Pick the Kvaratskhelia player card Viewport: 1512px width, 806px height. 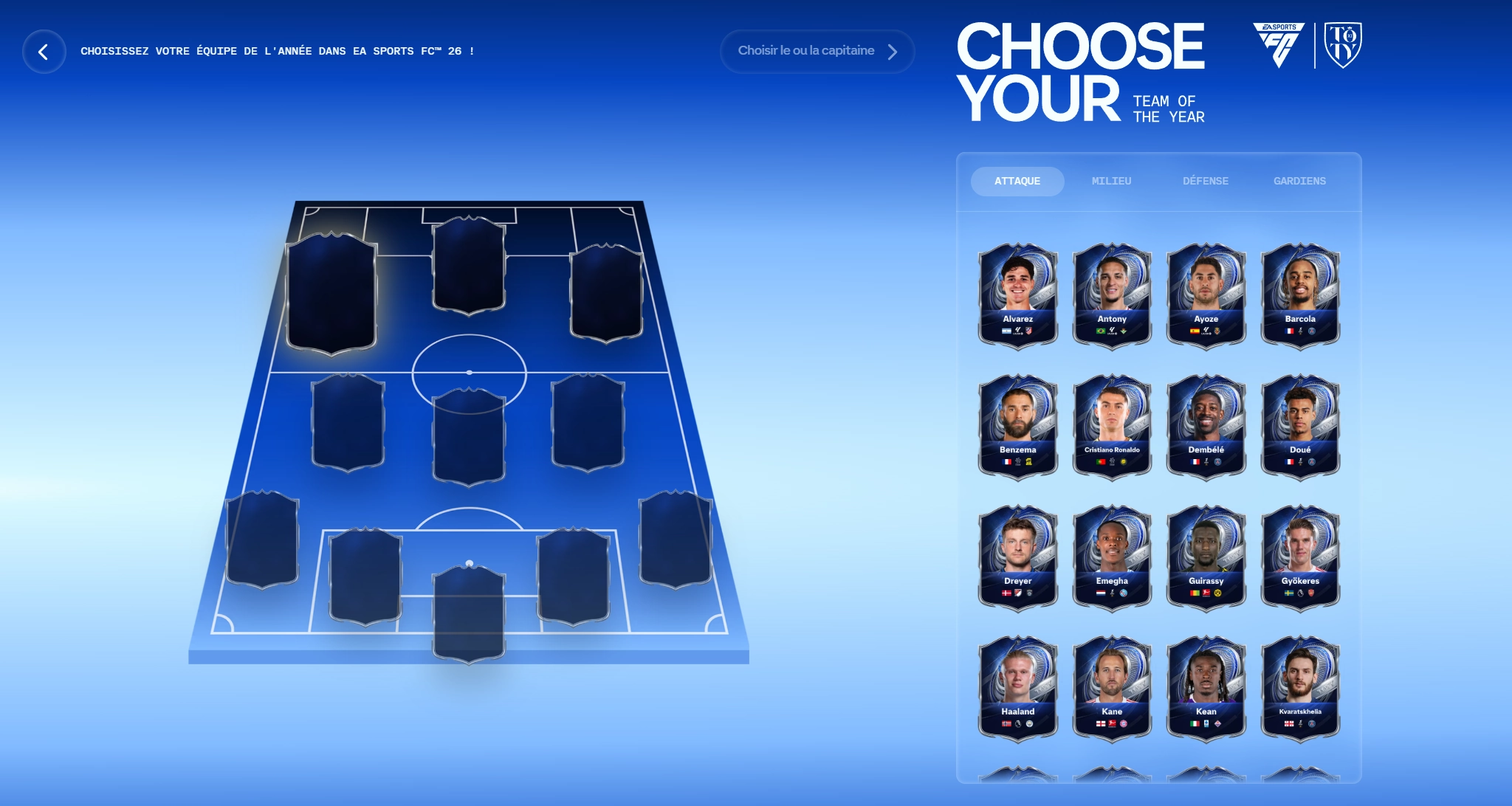pyautogui.click(x=1300, y=687)
